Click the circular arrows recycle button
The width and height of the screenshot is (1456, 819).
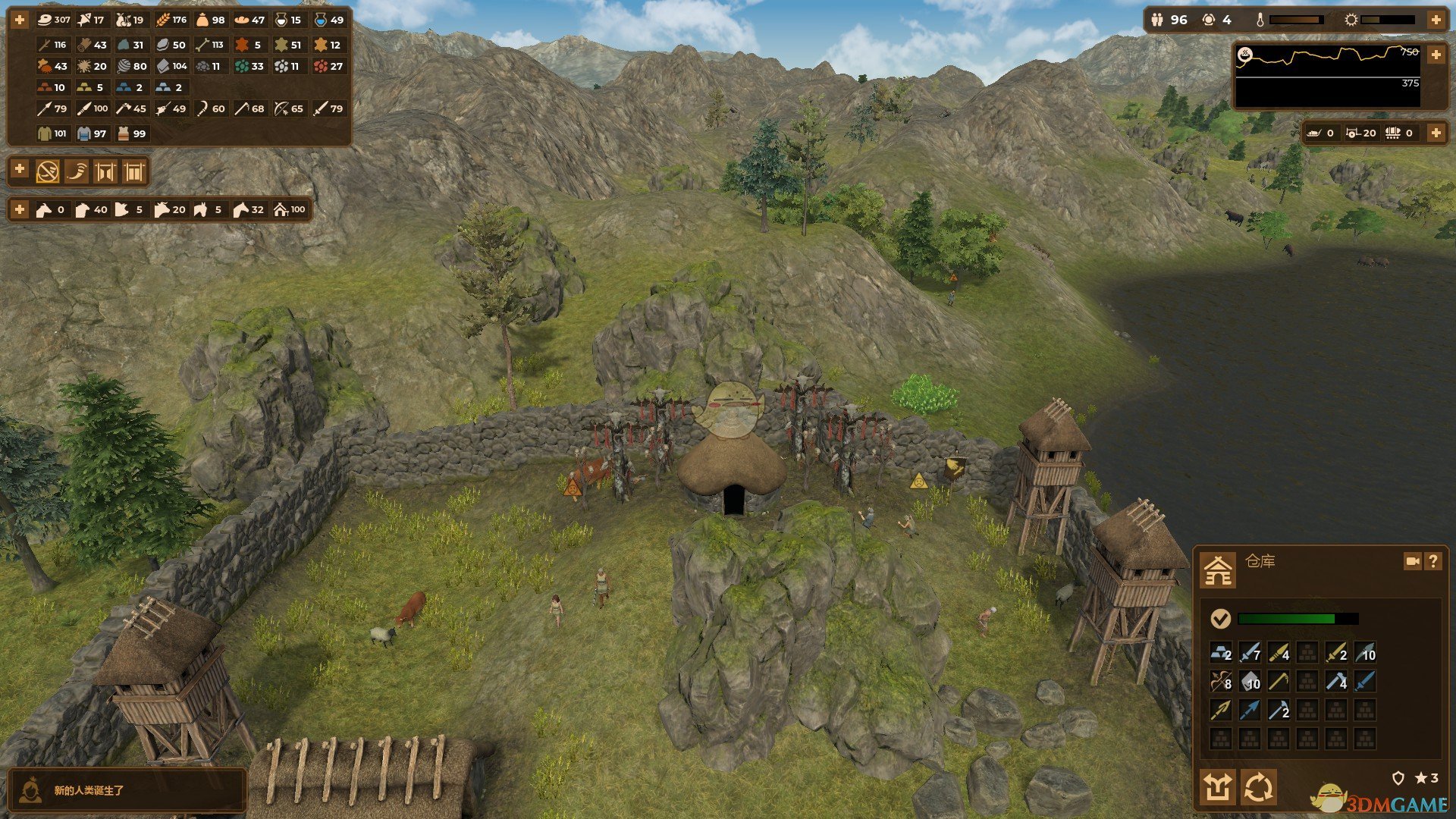pos(1258,787)
